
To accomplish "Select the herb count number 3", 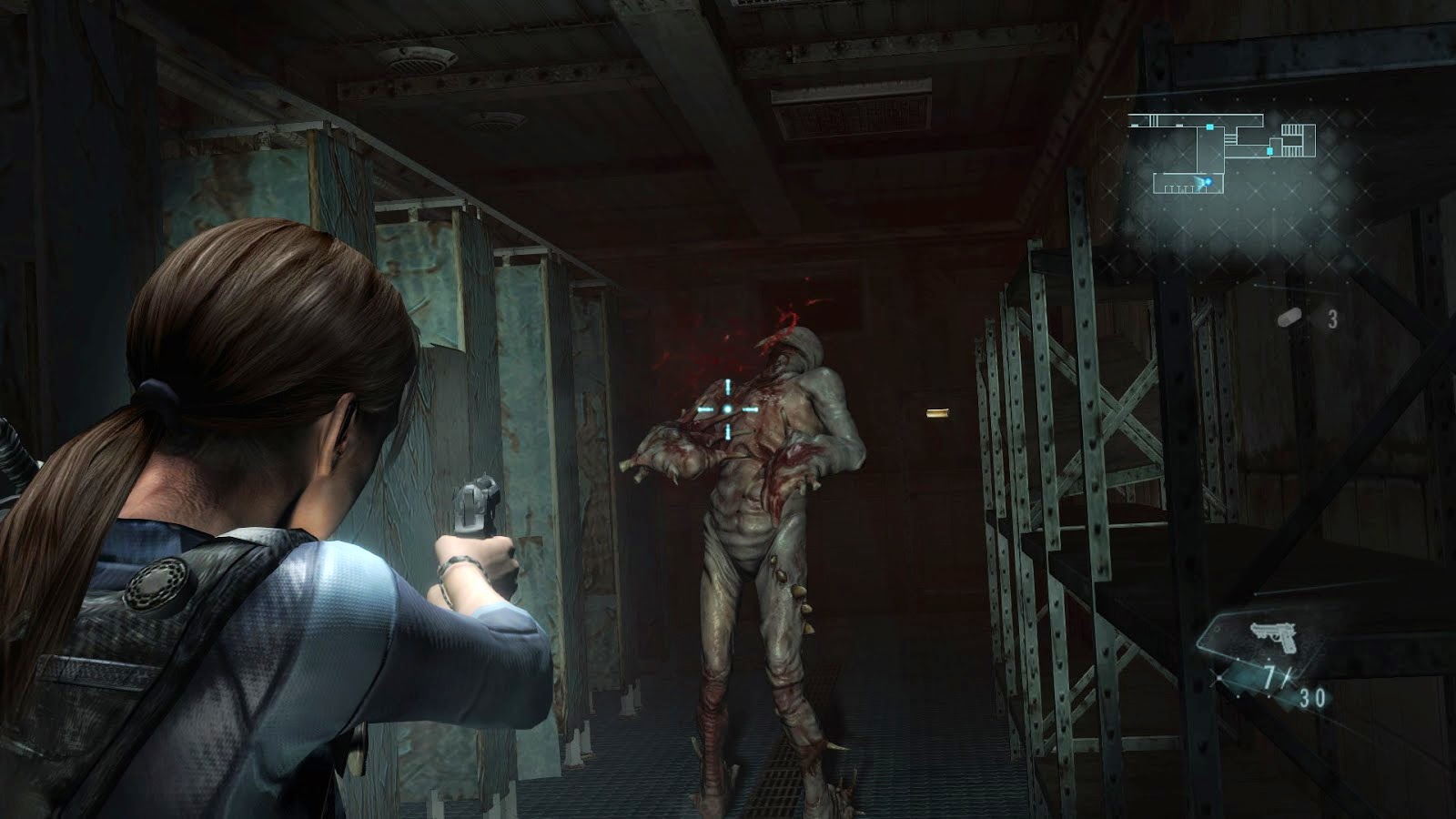I will point(1333,320).
